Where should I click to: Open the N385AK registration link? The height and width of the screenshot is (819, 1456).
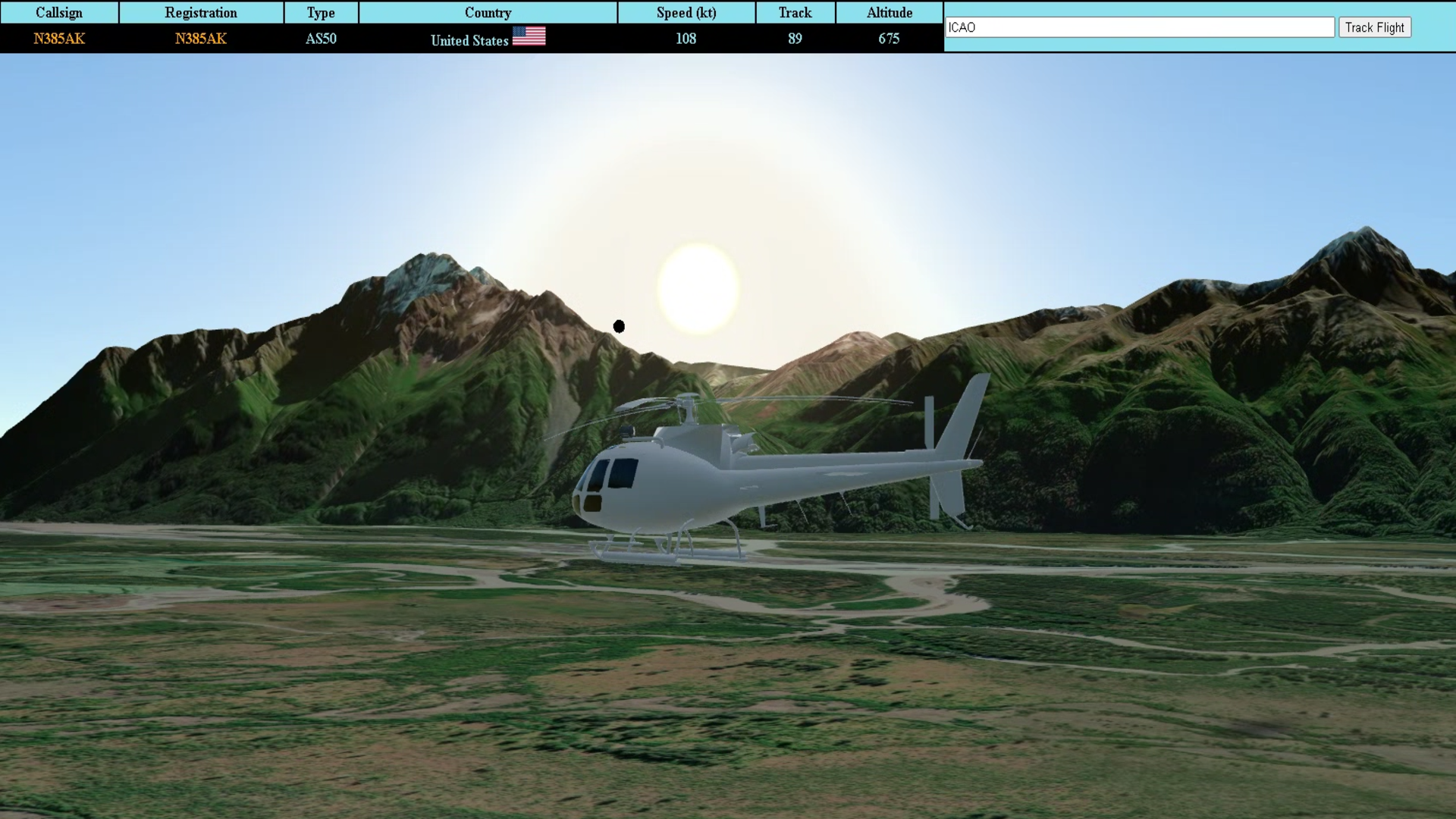[x=201, y=39]
